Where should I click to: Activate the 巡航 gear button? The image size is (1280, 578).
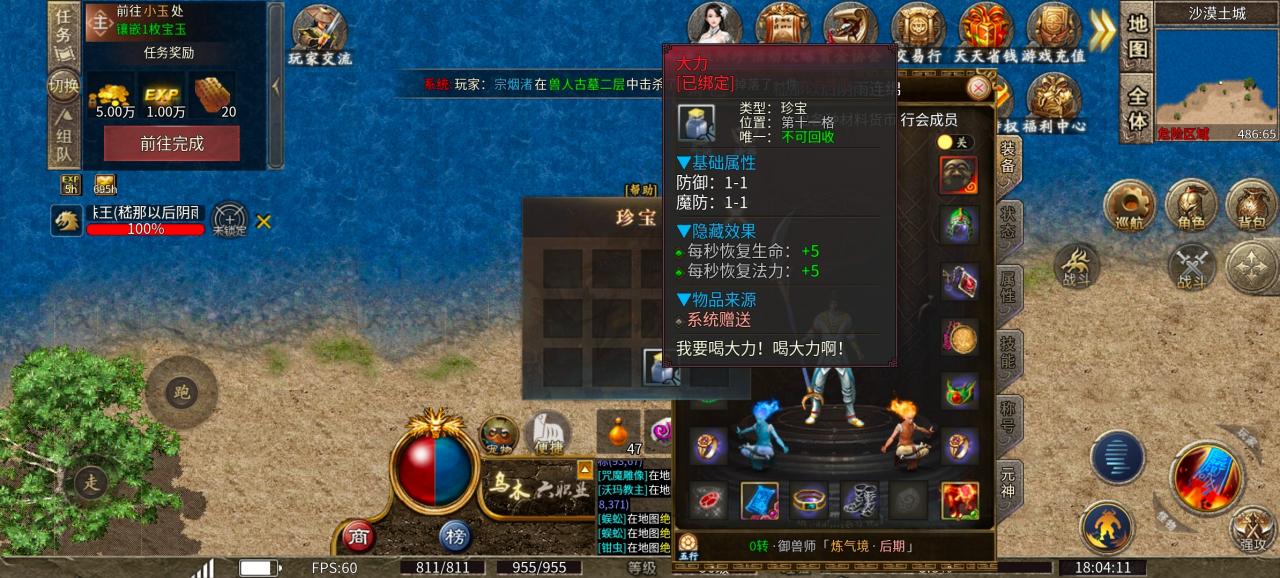(1129, 207)
